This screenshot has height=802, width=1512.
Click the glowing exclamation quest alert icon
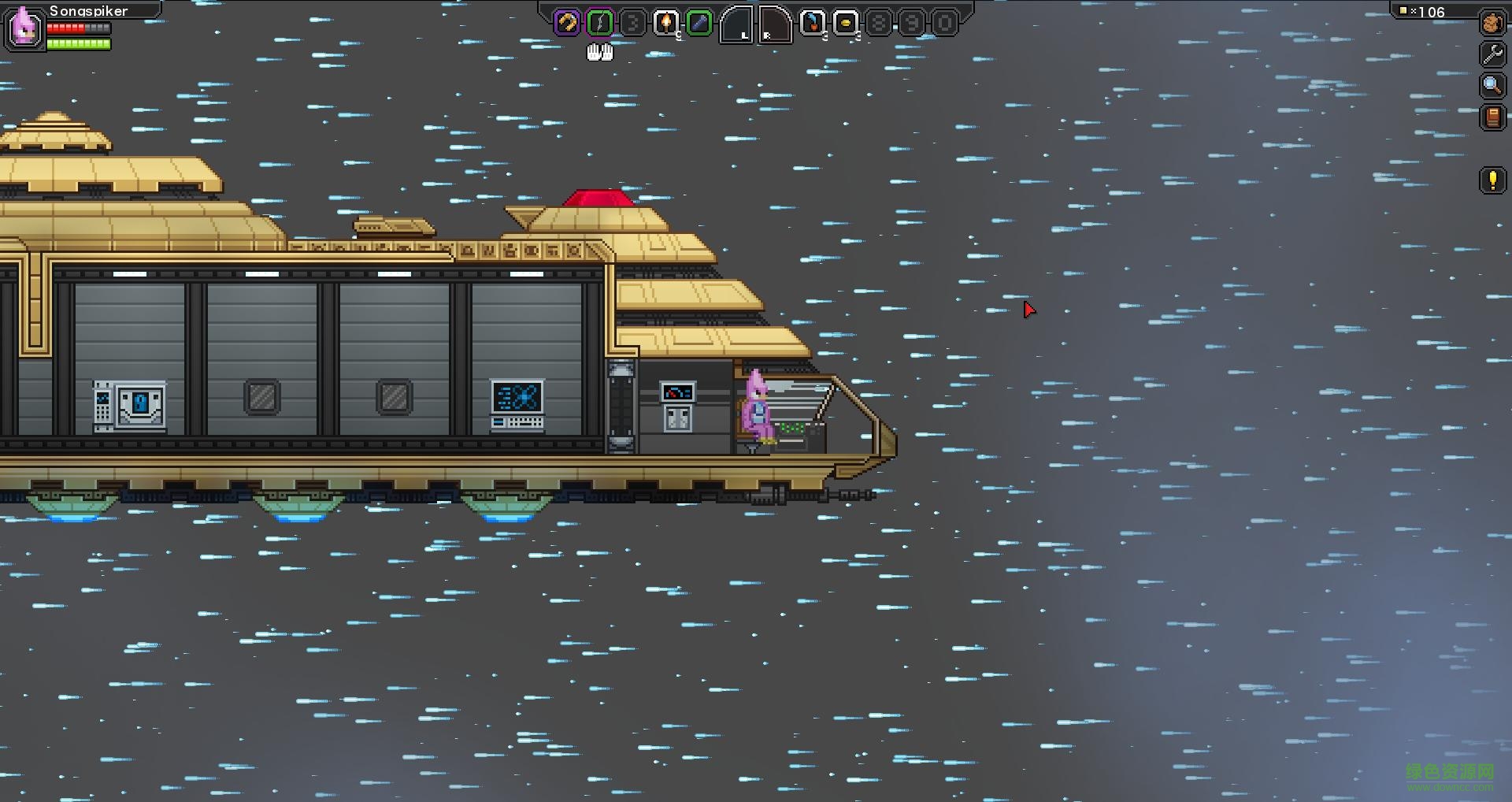coord(1492,181)
